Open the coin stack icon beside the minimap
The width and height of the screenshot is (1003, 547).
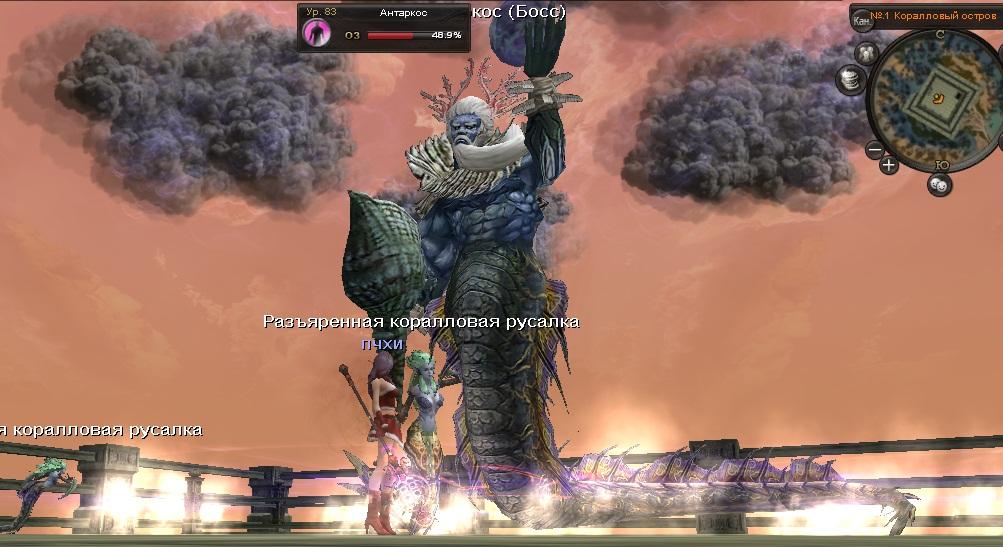click(851, 78)
